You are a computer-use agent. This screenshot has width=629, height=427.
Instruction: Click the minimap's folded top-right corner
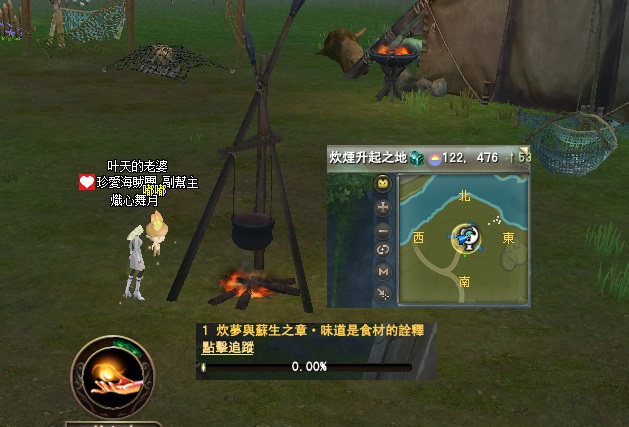(523, 153)
